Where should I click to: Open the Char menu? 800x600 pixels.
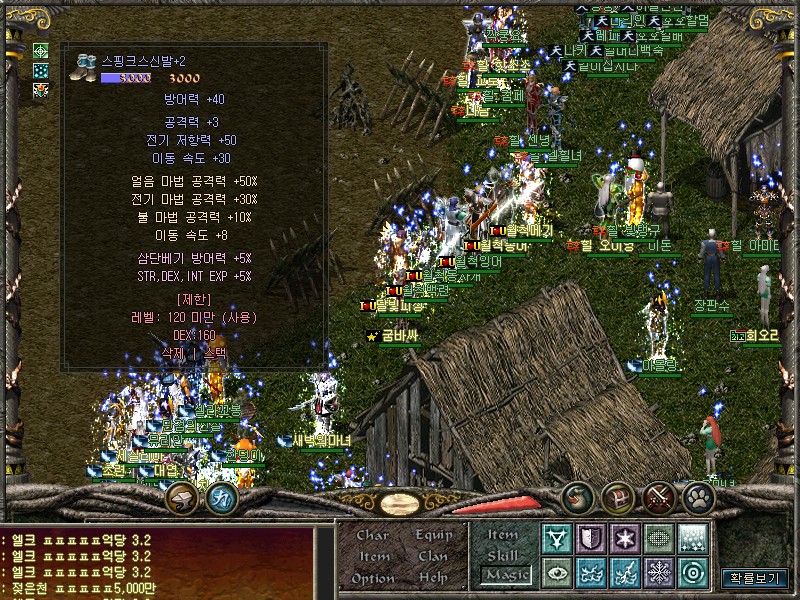pos(373,535)
